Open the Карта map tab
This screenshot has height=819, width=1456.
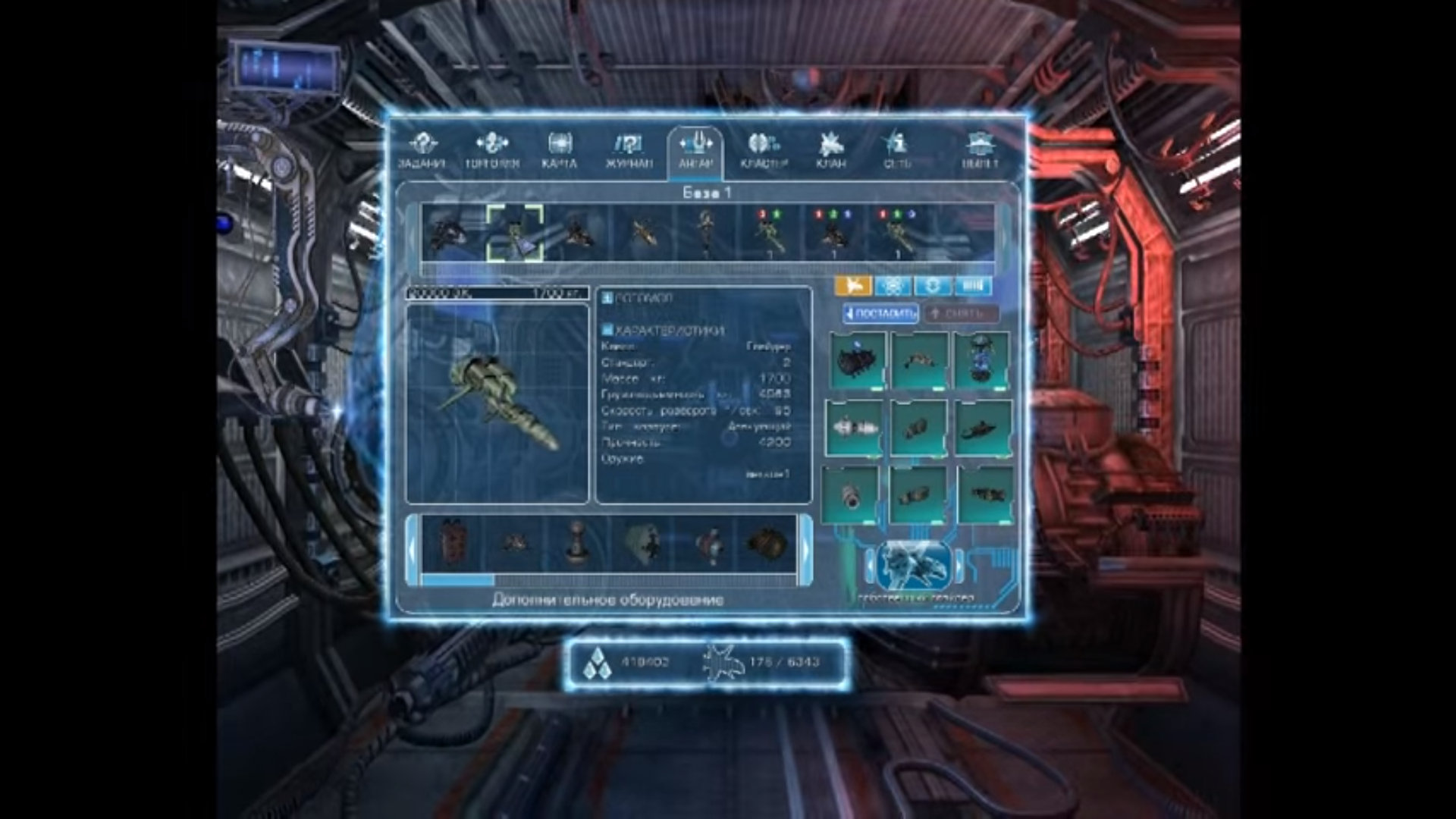click(x=560, y=150)
